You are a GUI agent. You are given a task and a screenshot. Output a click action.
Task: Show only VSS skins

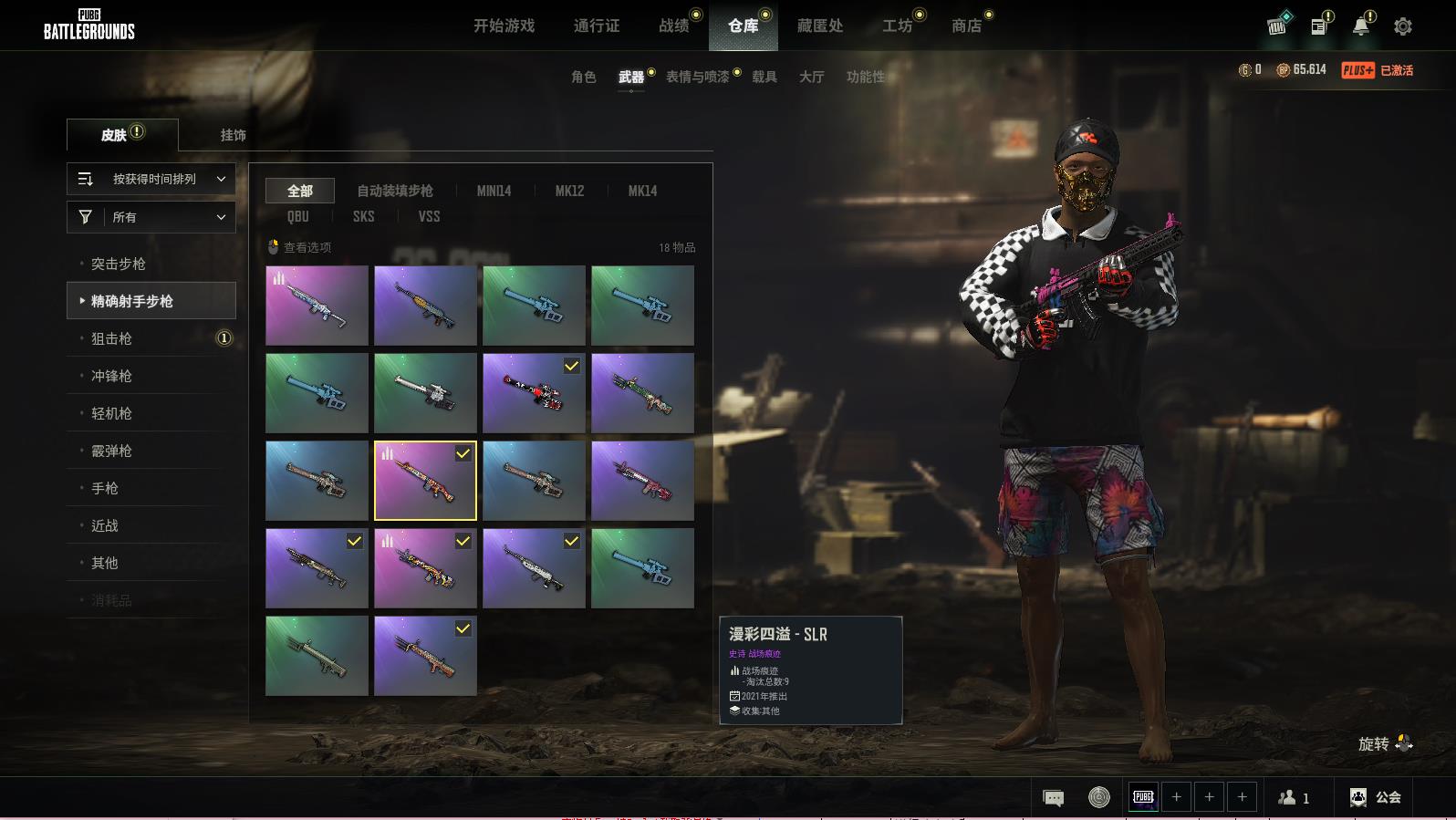tap(429, 216)
